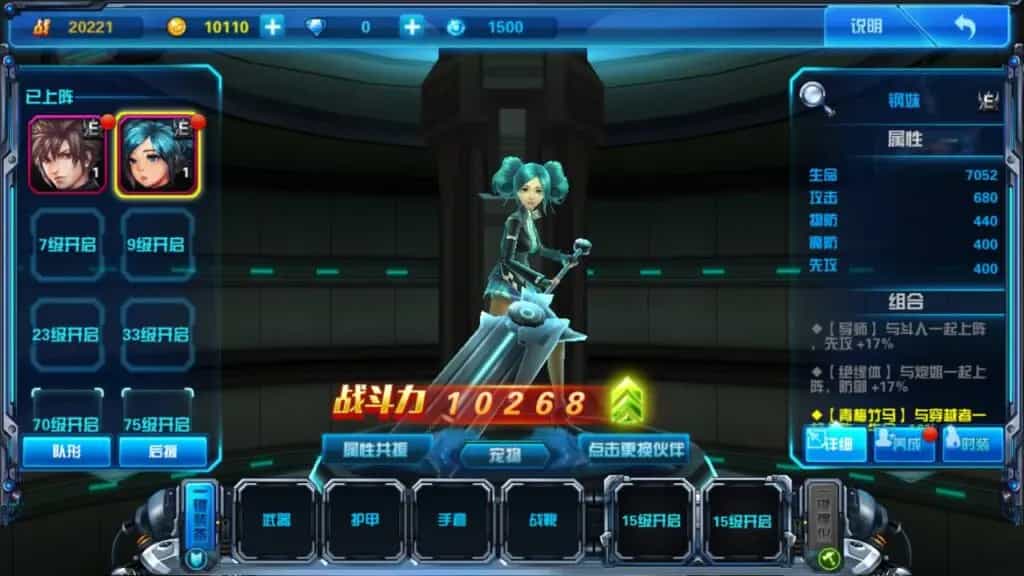Open the 属性共振 attribute resonance tab
The image size is (1024, 576).
pyautogui.click(x=376, y=448)
